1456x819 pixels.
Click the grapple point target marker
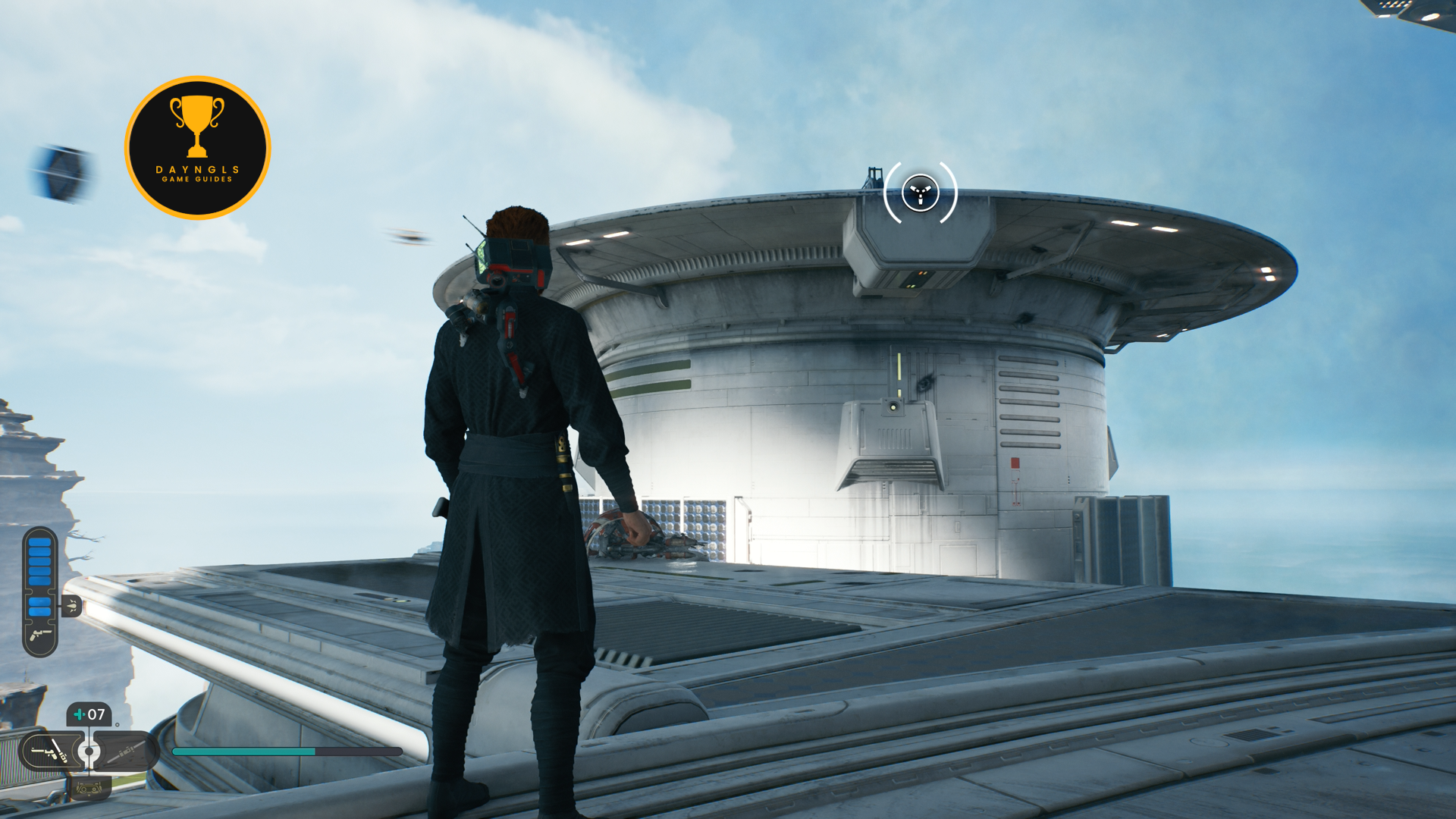coord(920,193)
